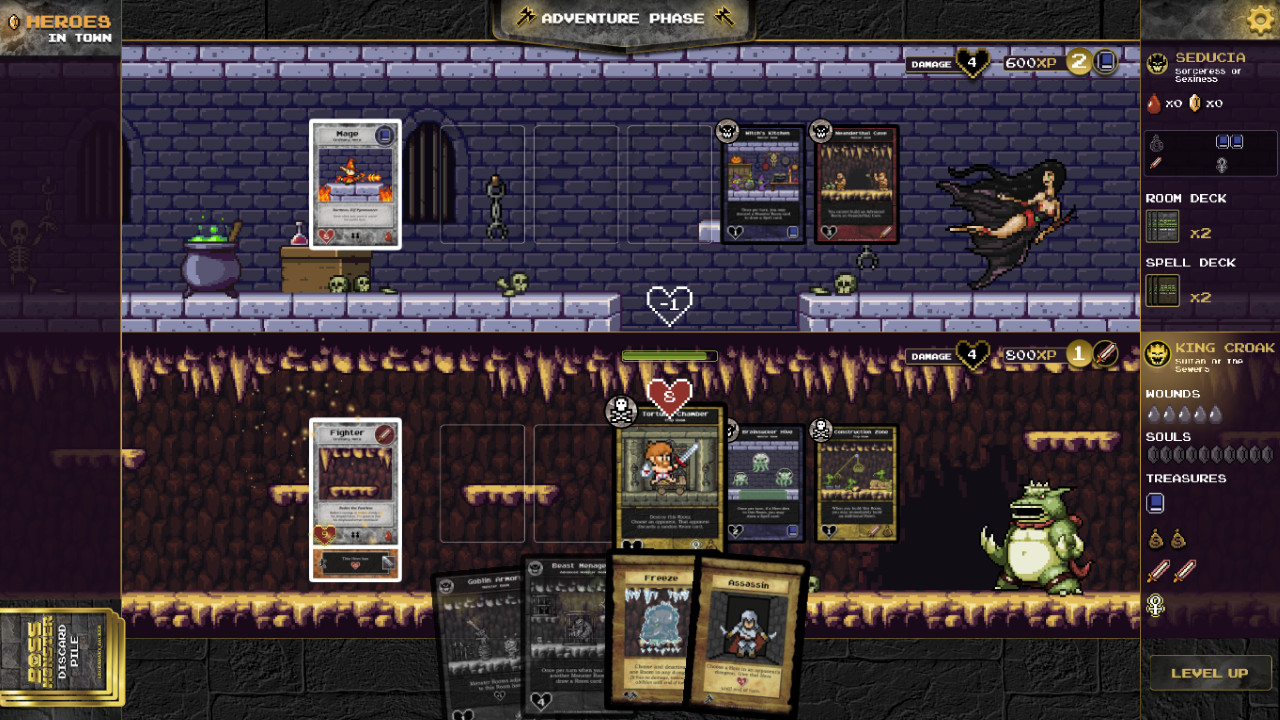Click the green health bar above the dungeon
This screenshot has height=720, width=1280.
[668, 355]
